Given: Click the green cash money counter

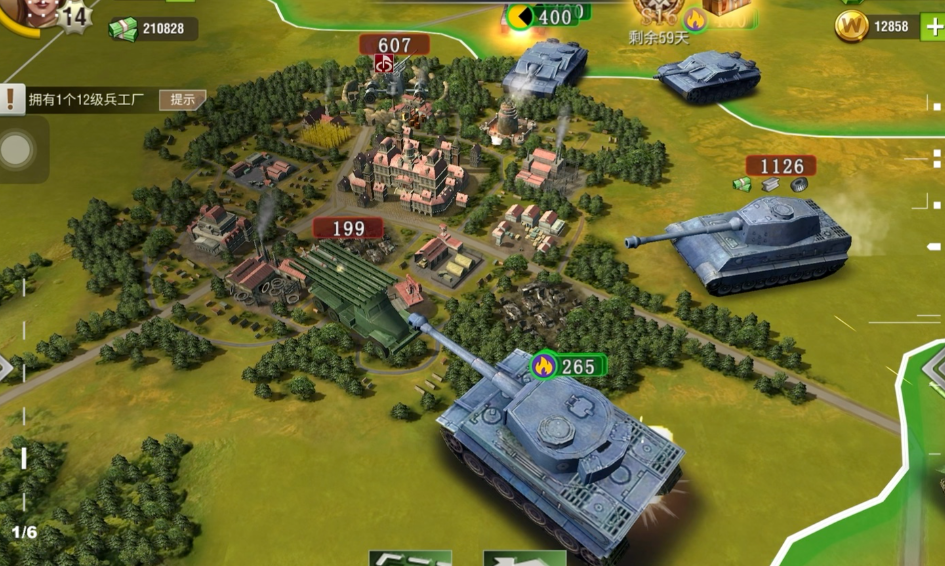Looking at the screenshot, I should point(152,28).
